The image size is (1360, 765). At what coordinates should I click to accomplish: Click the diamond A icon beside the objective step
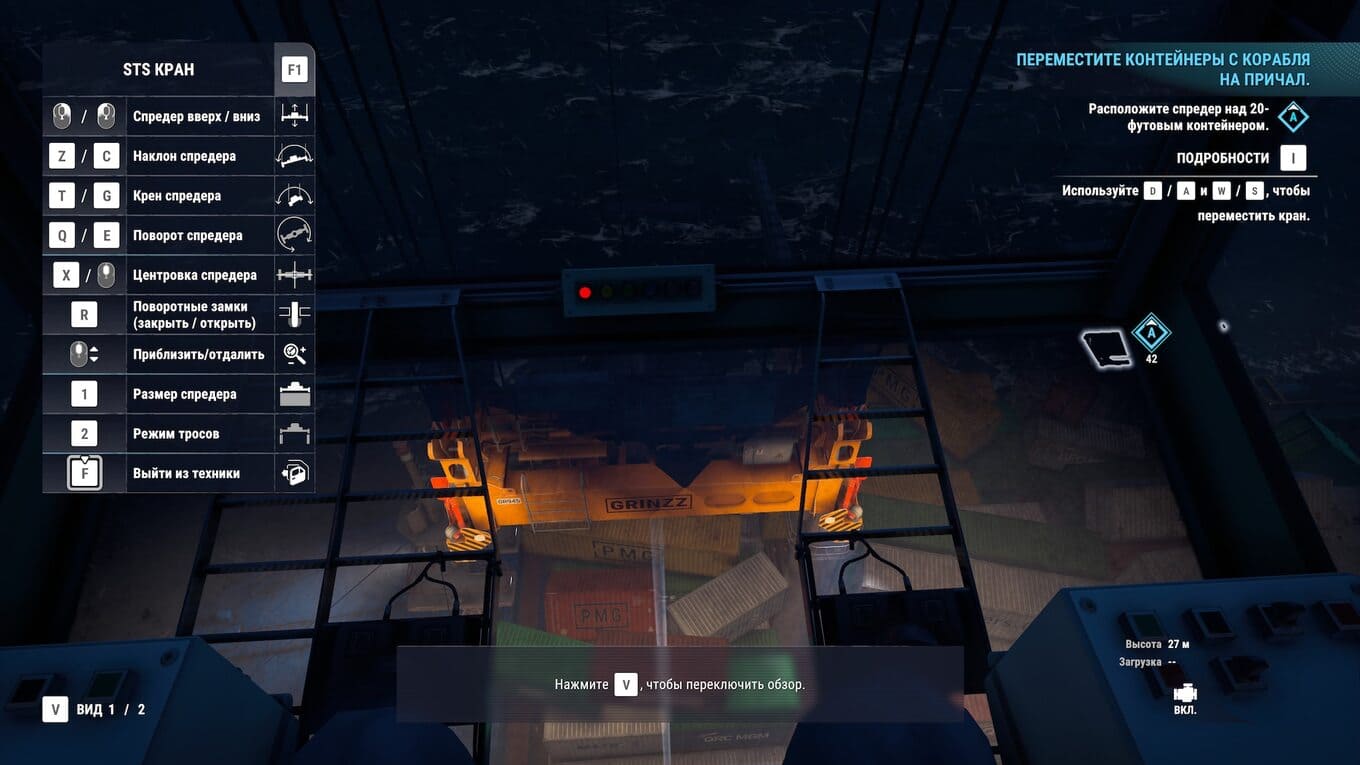coord(1293,117)
